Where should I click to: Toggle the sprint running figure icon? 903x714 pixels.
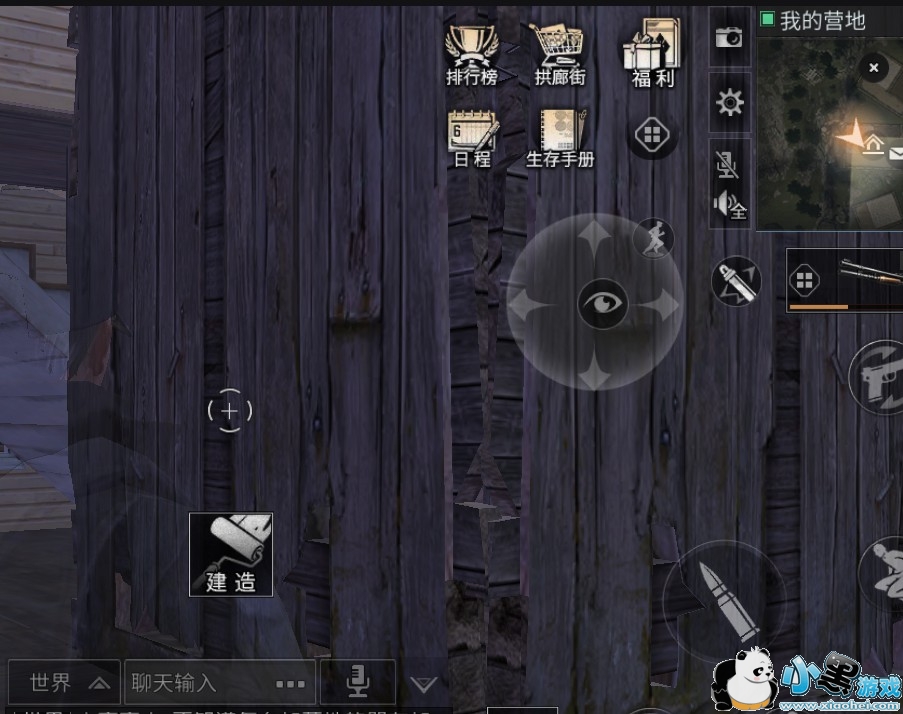pyautogui.click(x=654, y=239)
